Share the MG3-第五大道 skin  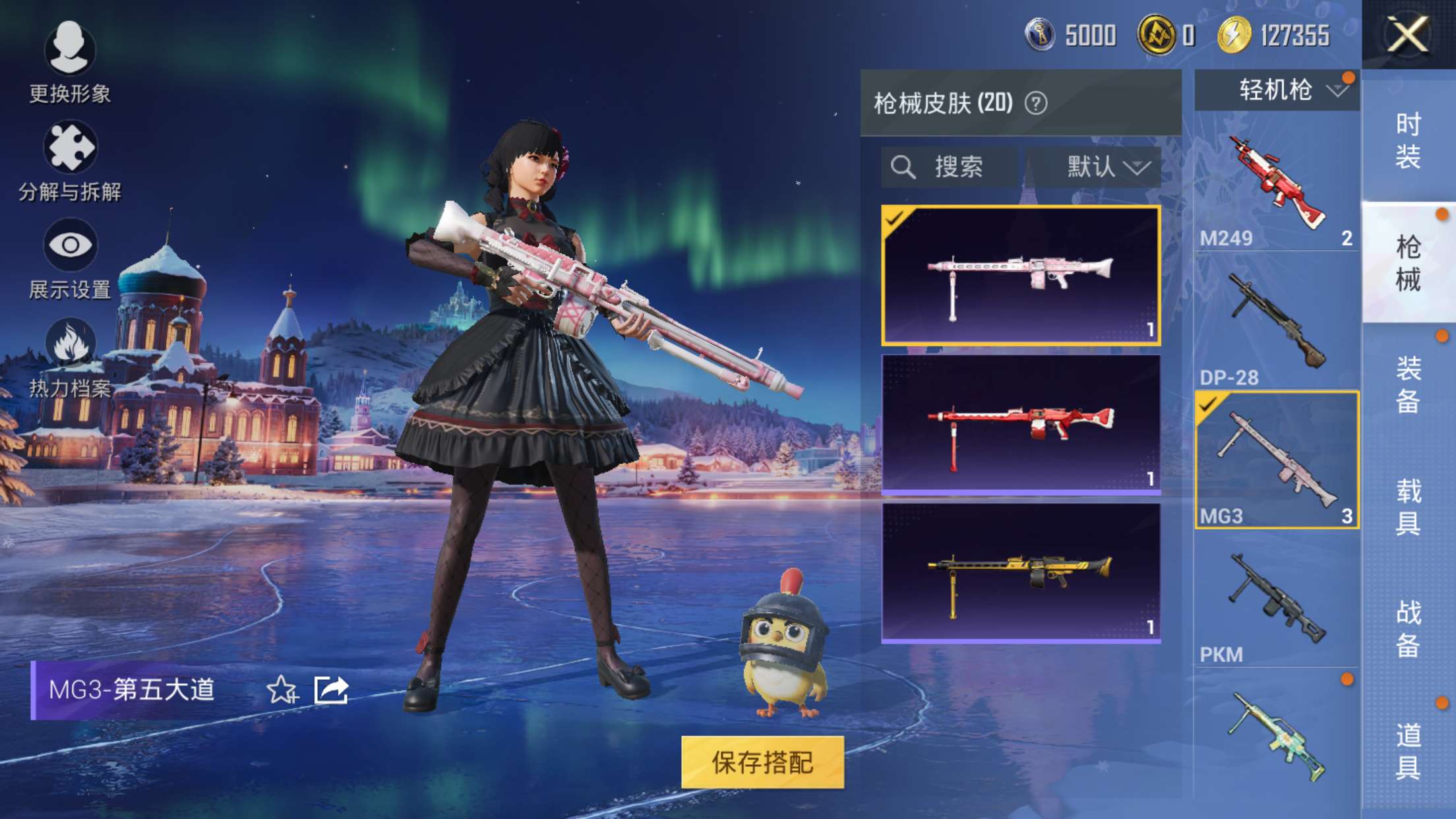[331, 690]
